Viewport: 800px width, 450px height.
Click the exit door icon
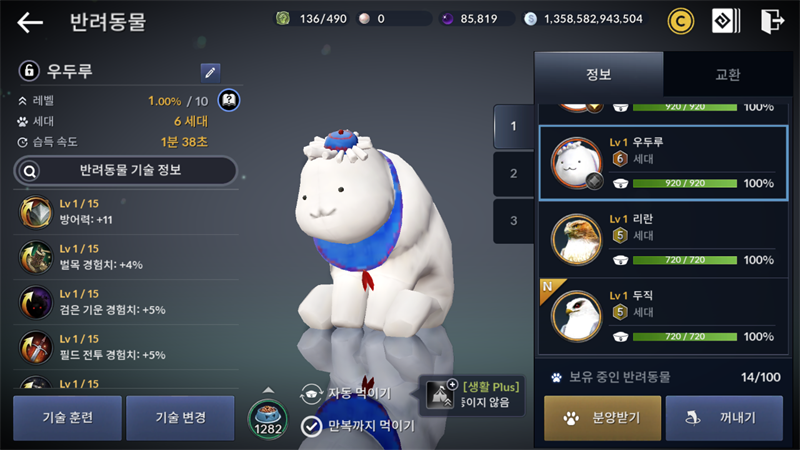(772, 20)
